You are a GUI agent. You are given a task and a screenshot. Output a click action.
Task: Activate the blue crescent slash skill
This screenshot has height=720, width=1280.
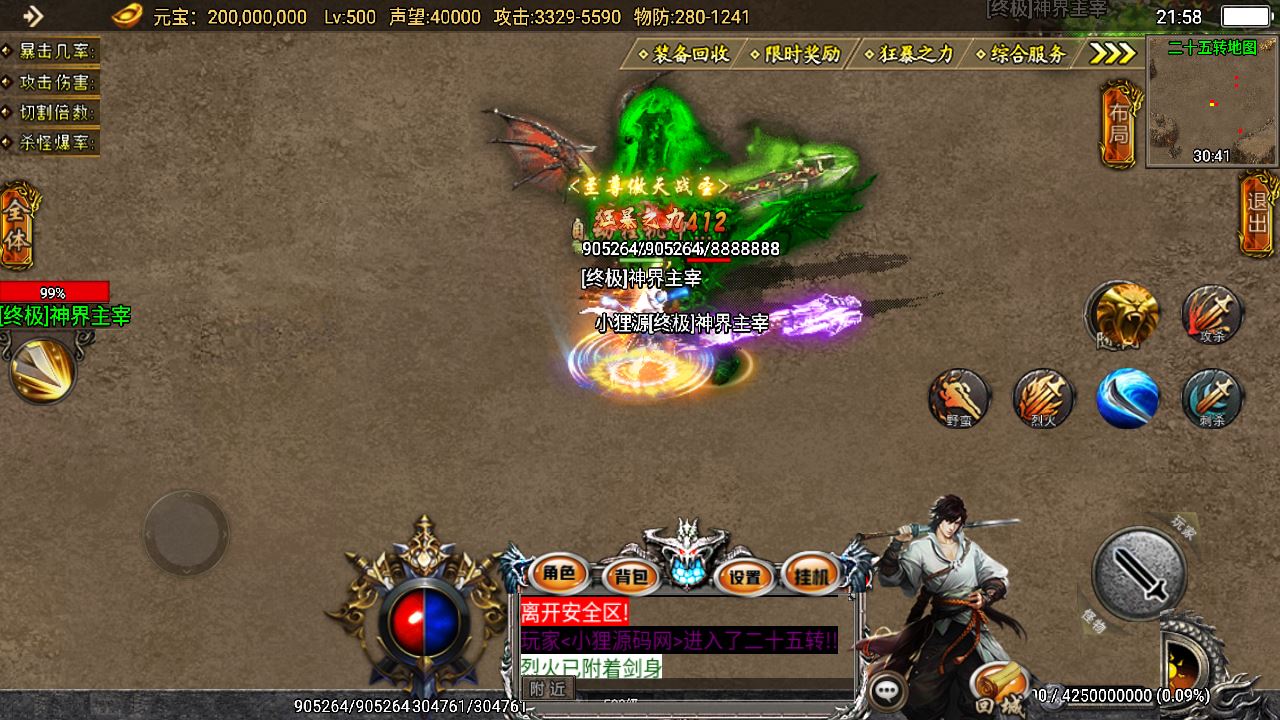[x=1127, y=398]
